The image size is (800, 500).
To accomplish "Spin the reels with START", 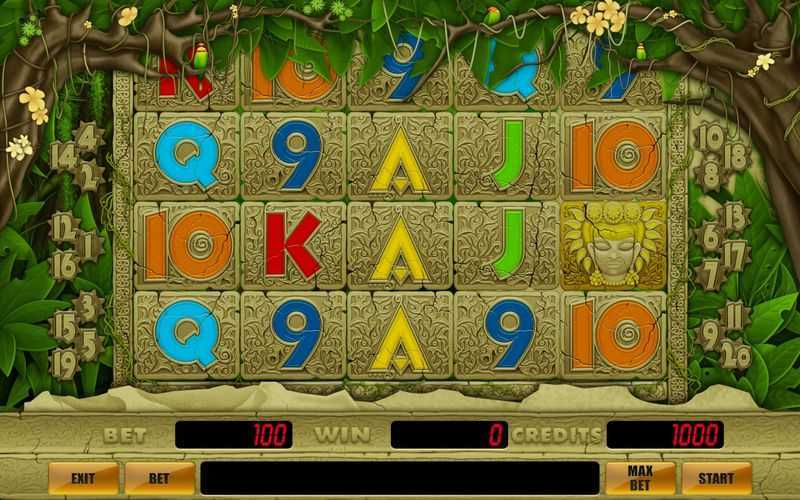I will click(x=716, y=478).
